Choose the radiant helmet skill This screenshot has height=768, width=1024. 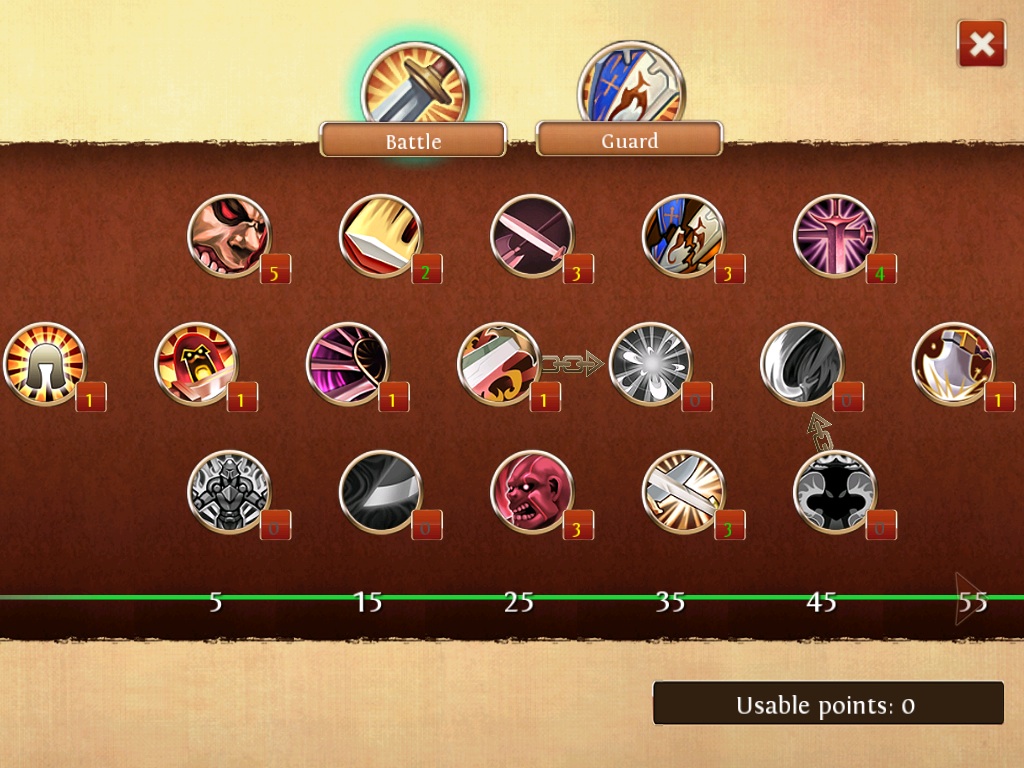pos(45,364)
